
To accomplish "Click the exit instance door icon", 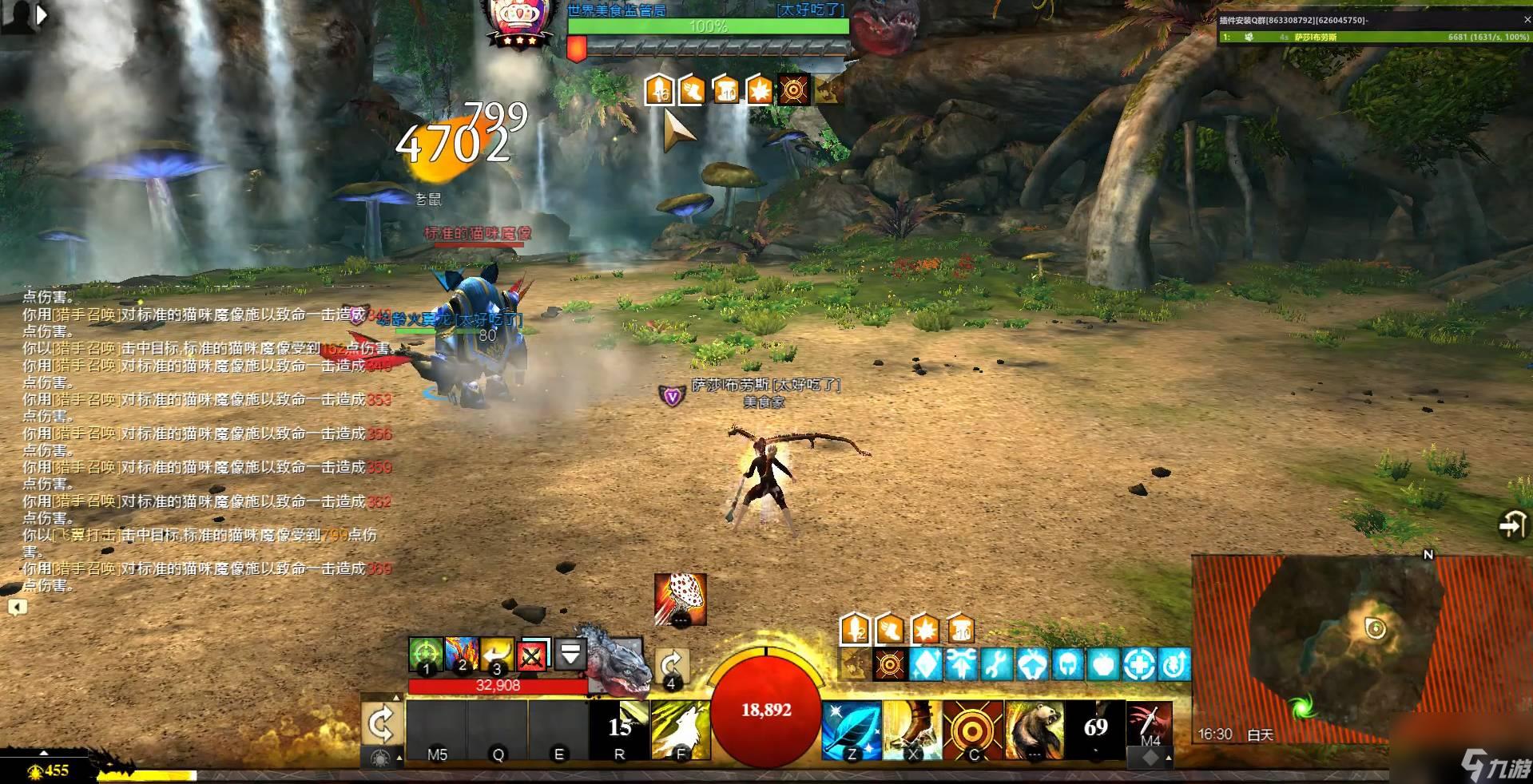I will (1512, 526).
